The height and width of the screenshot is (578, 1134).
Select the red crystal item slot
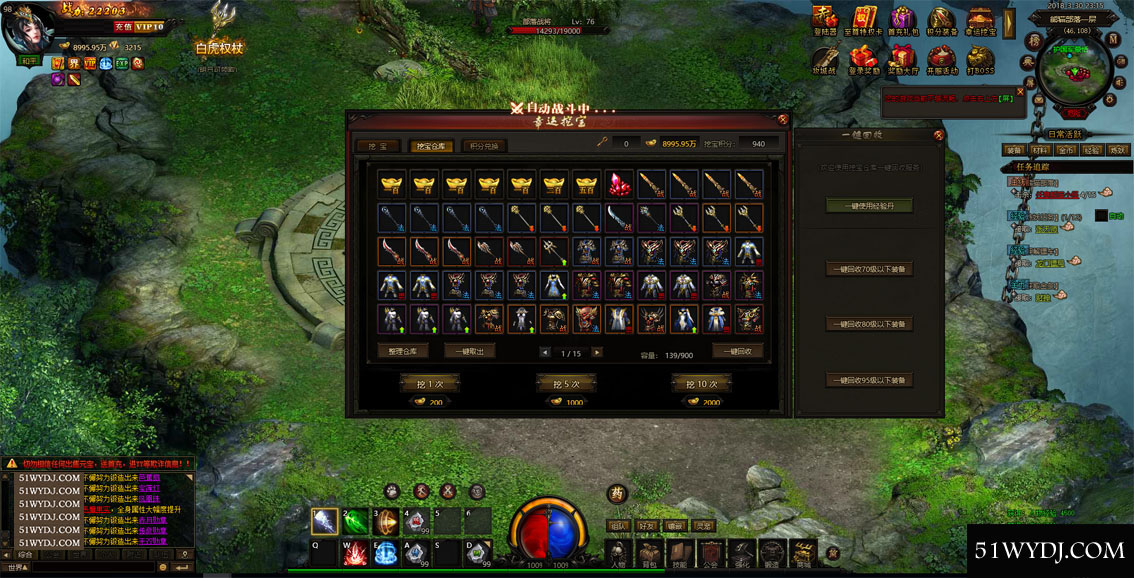point(620,184)
